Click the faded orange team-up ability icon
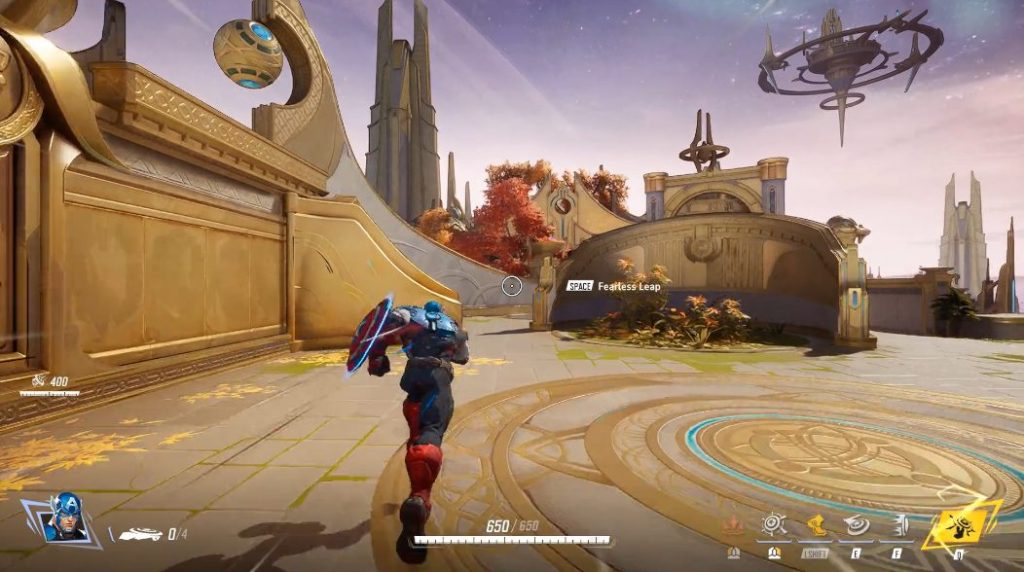 coord(733,524)
